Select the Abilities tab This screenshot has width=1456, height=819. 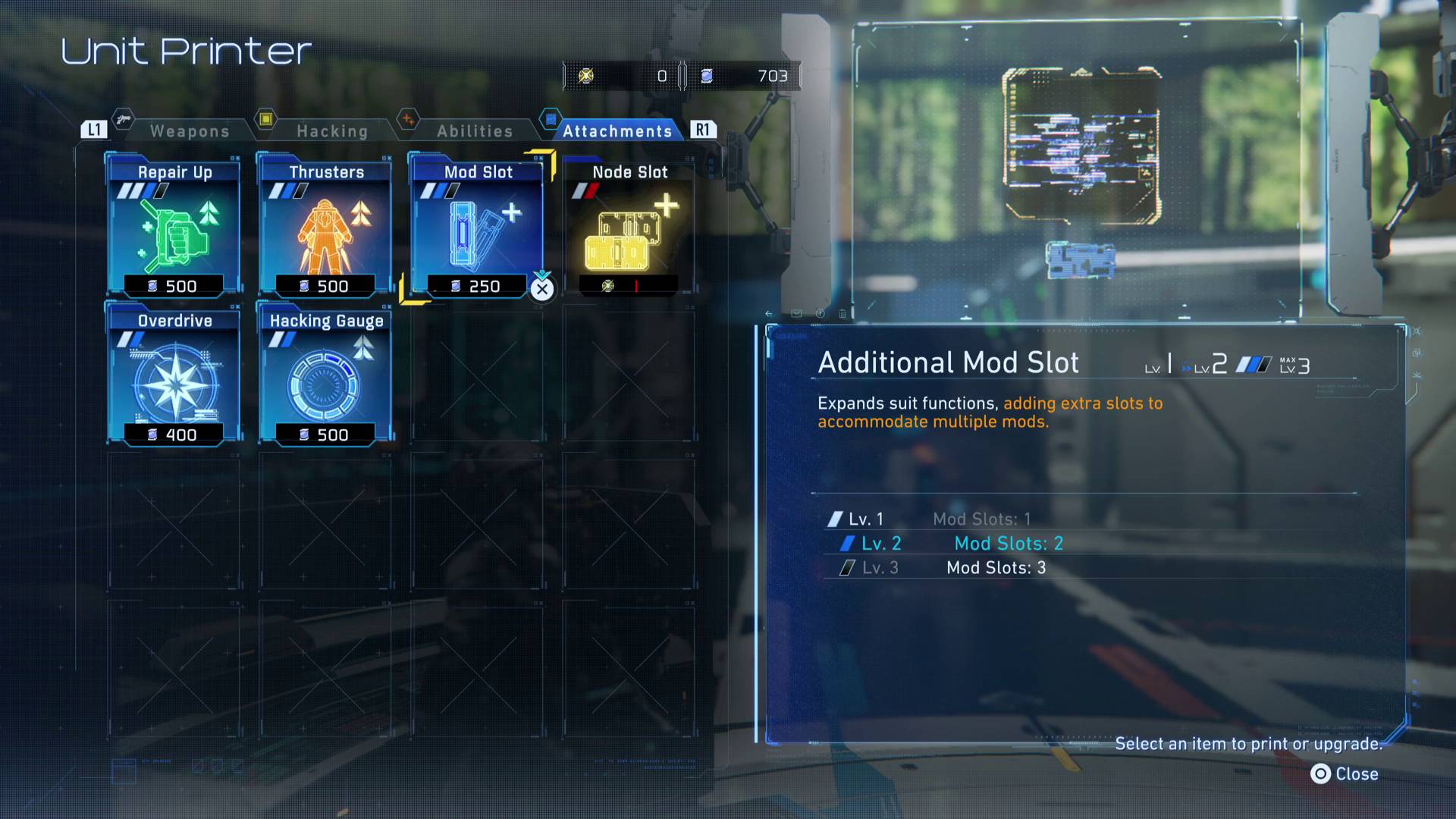473,130
